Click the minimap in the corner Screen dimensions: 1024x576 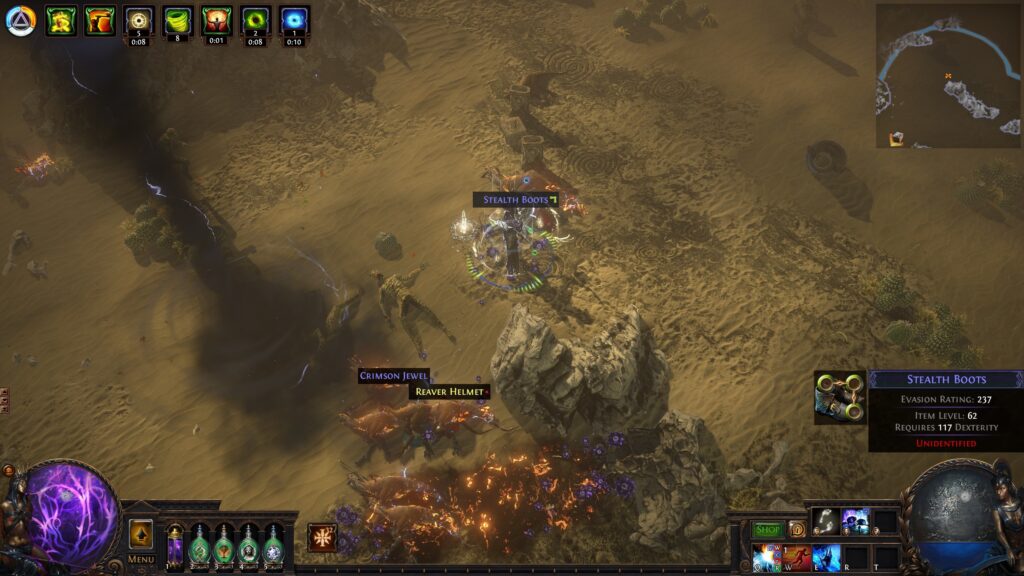(948, 76)
